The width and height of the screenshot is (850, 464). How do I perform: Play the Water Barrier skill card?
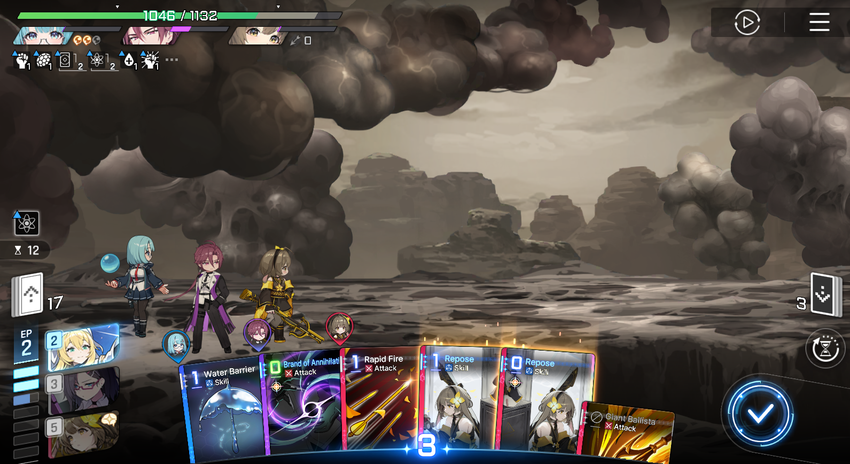(222, 410)
